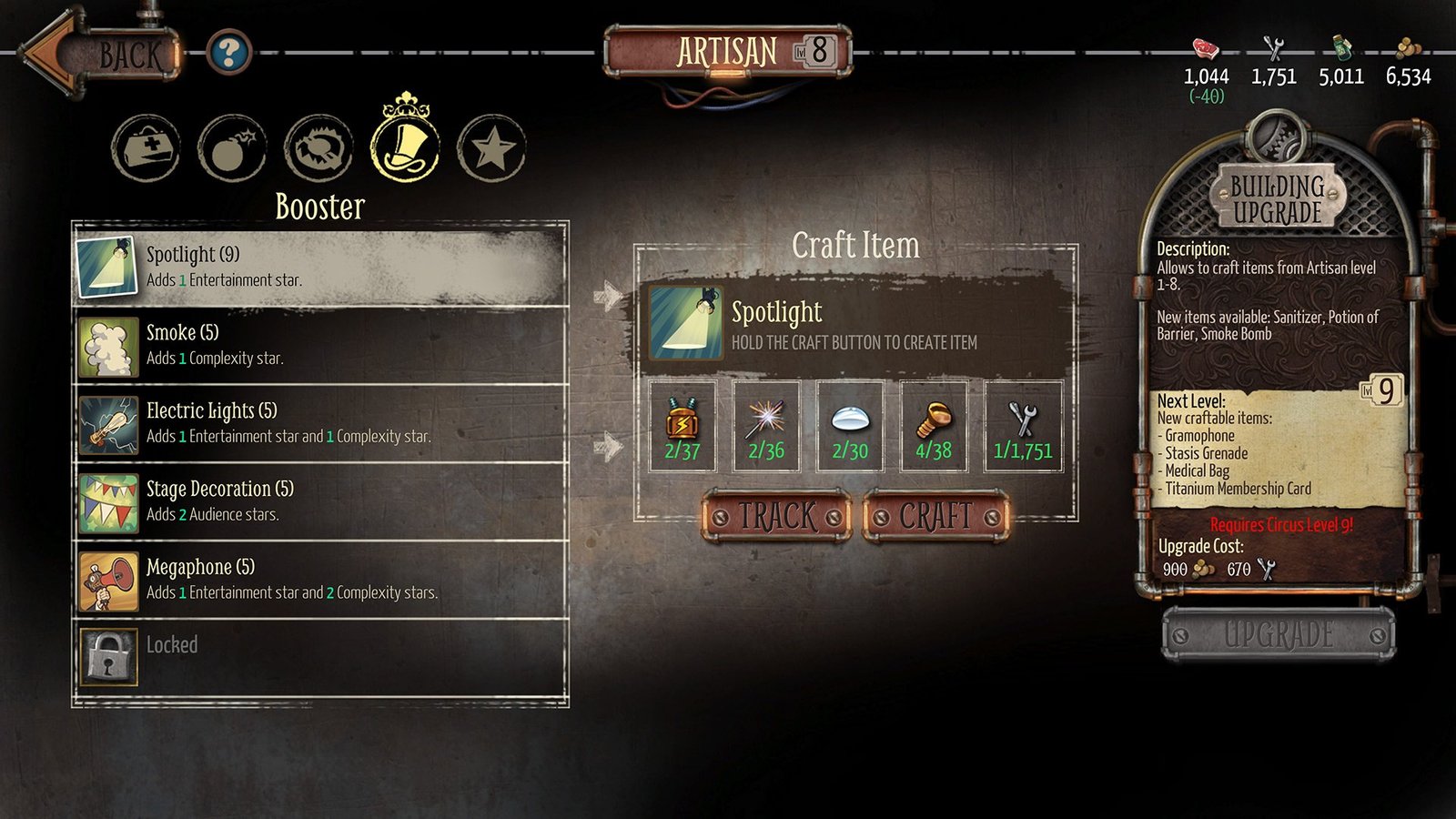The height and width of the screenshot is (819, 1456).
Task: Select the thorned ring category tab
Action: click(318, 148)
